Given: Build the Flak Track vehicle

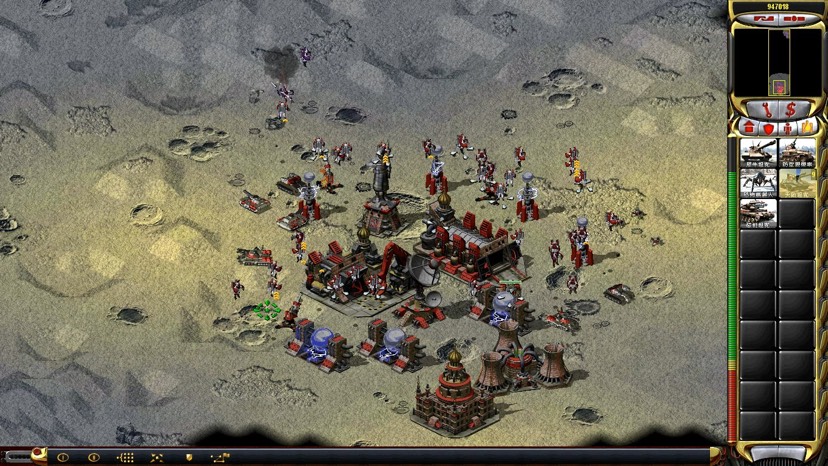Looking at the screenshot, I should pyautogui.click(x=797, y=154).
